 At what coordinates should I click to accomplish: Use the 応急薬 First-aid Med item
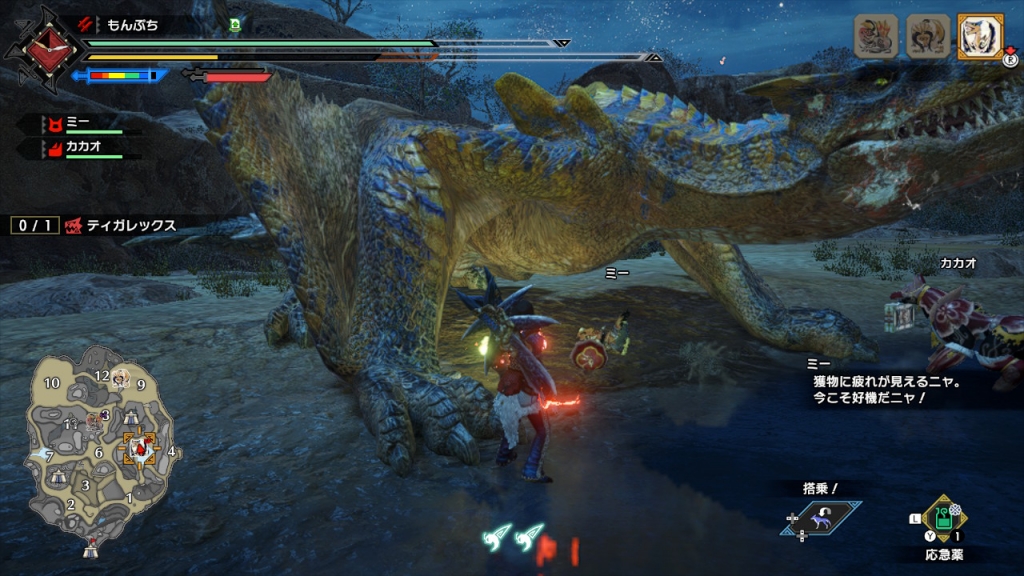click(943, 518)
